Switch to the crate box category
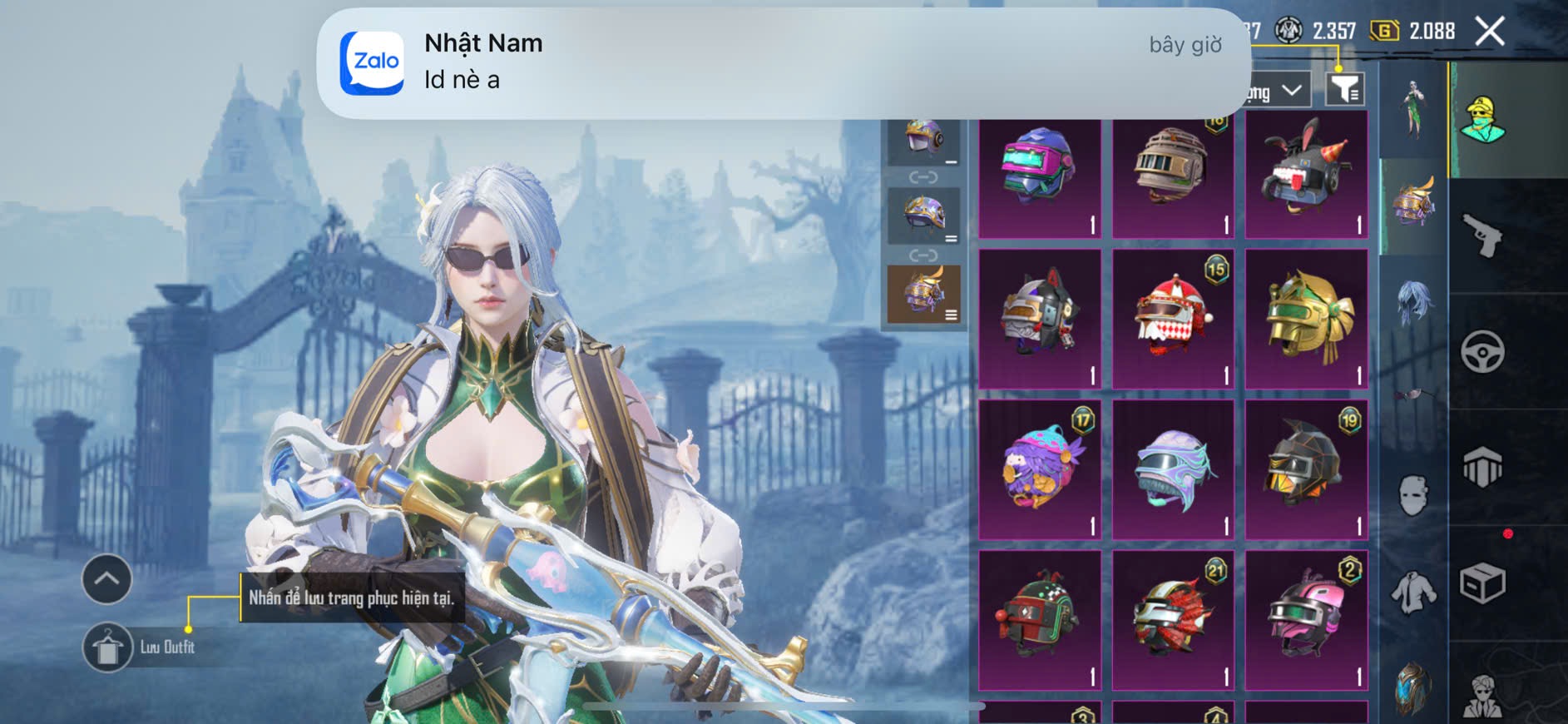Image resolution: width=1568 pixels, height=724 pixels. point(1482,583)
